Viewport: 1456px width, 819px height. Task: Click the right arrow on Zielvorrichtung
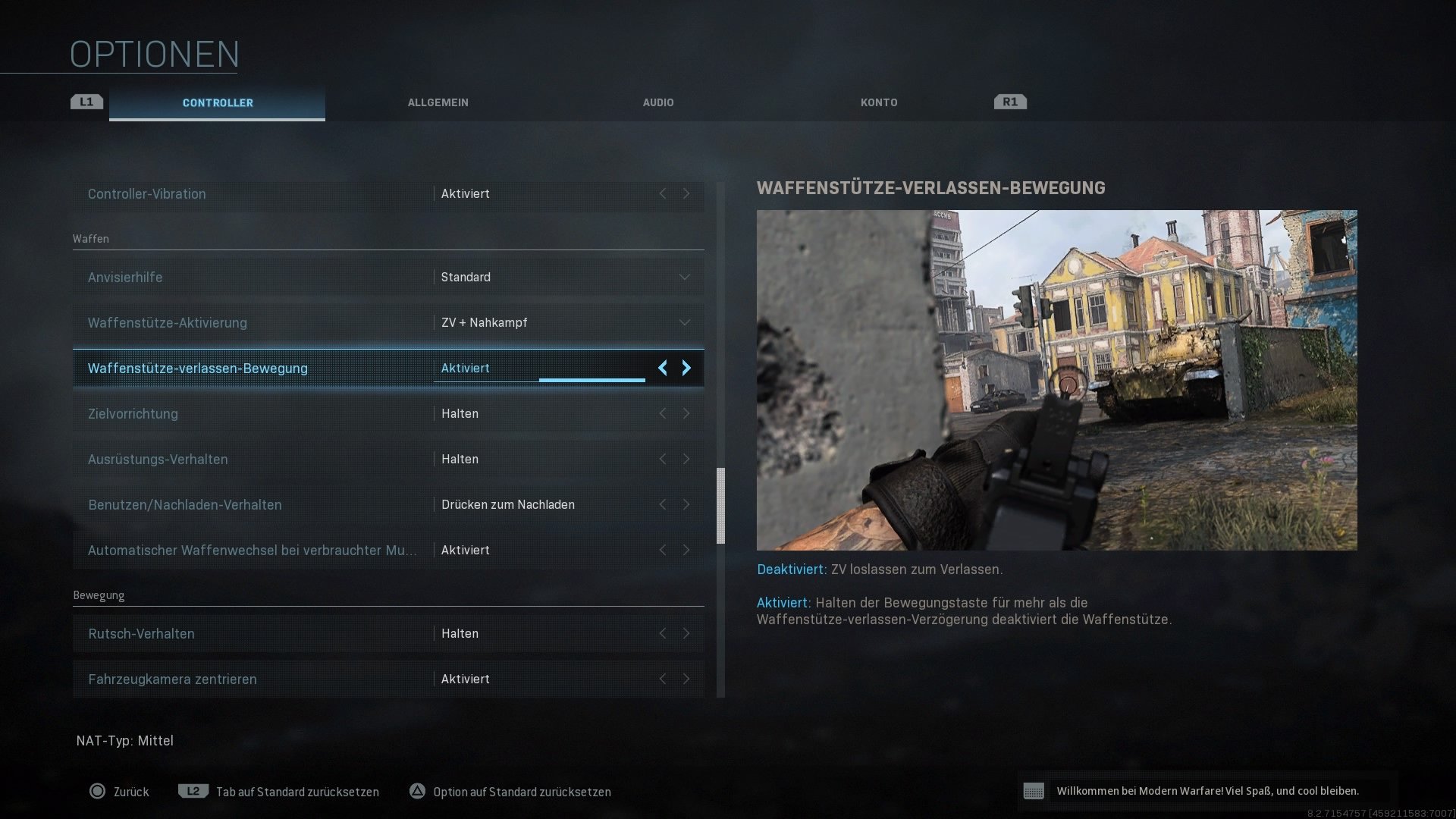pos(686,413)
